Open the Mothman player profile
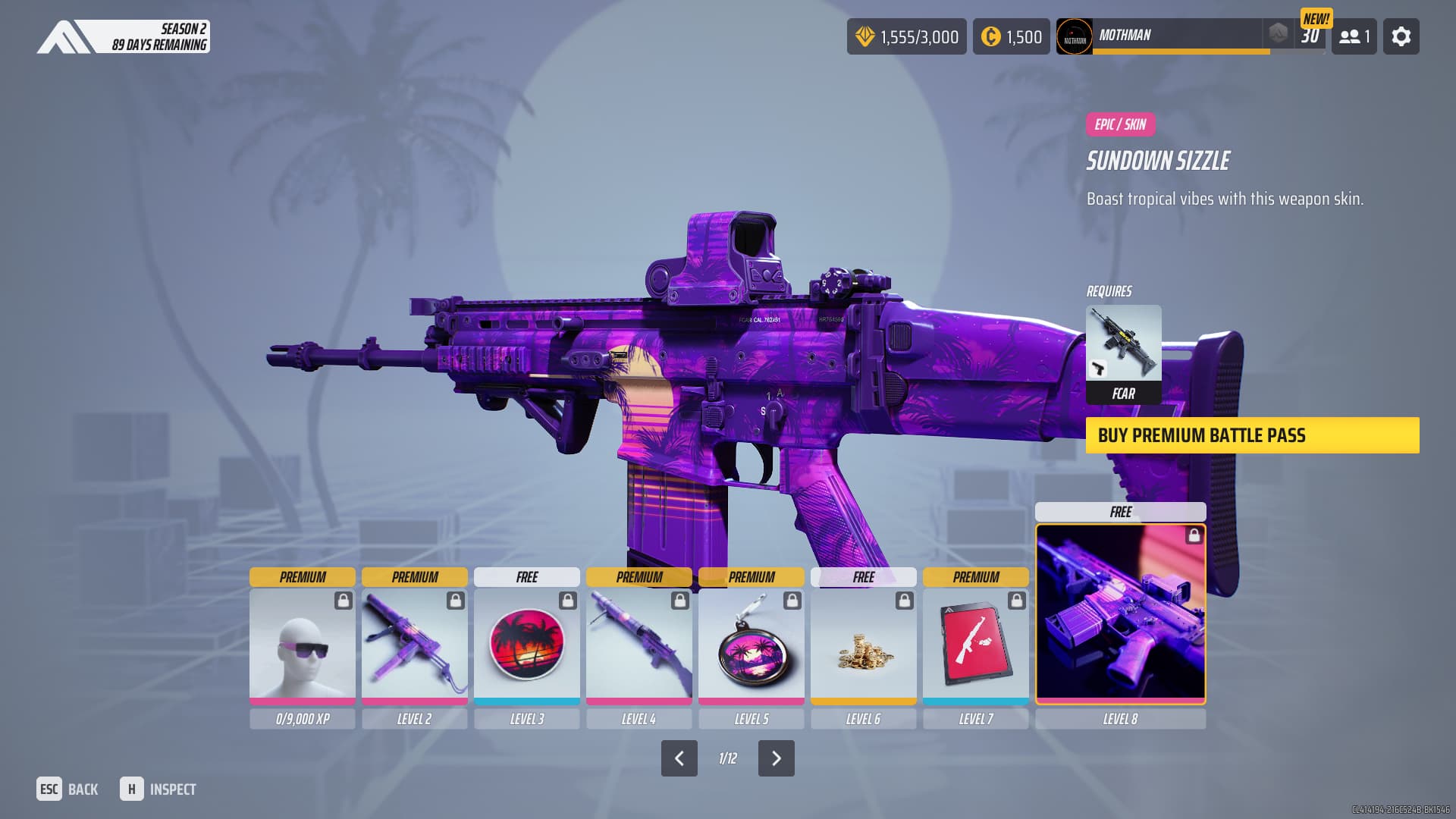The height and width of the screenshot is (819, 1456). pos(1160,36)
